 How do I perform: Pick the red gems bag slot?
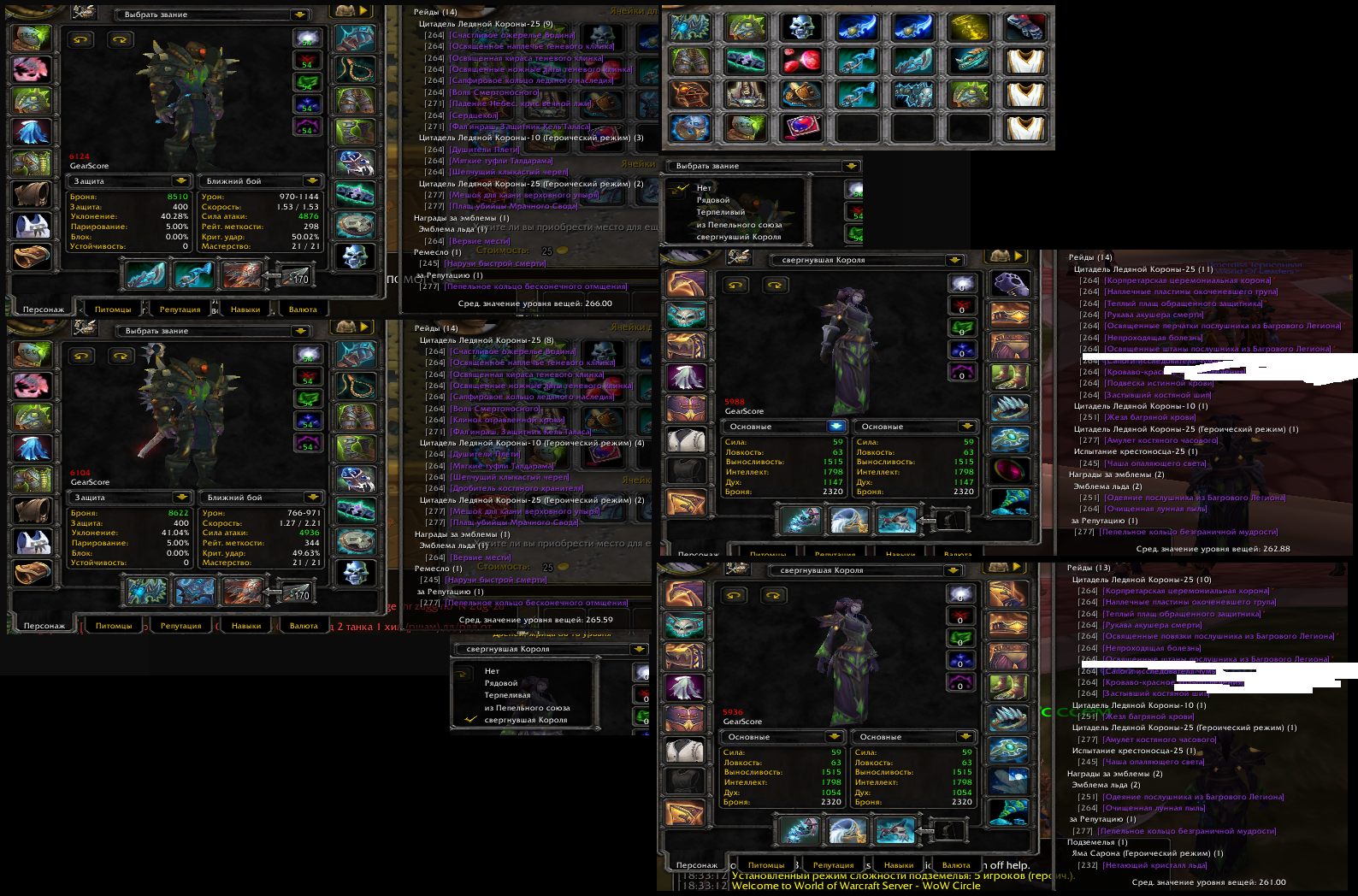tap(801, 61)
